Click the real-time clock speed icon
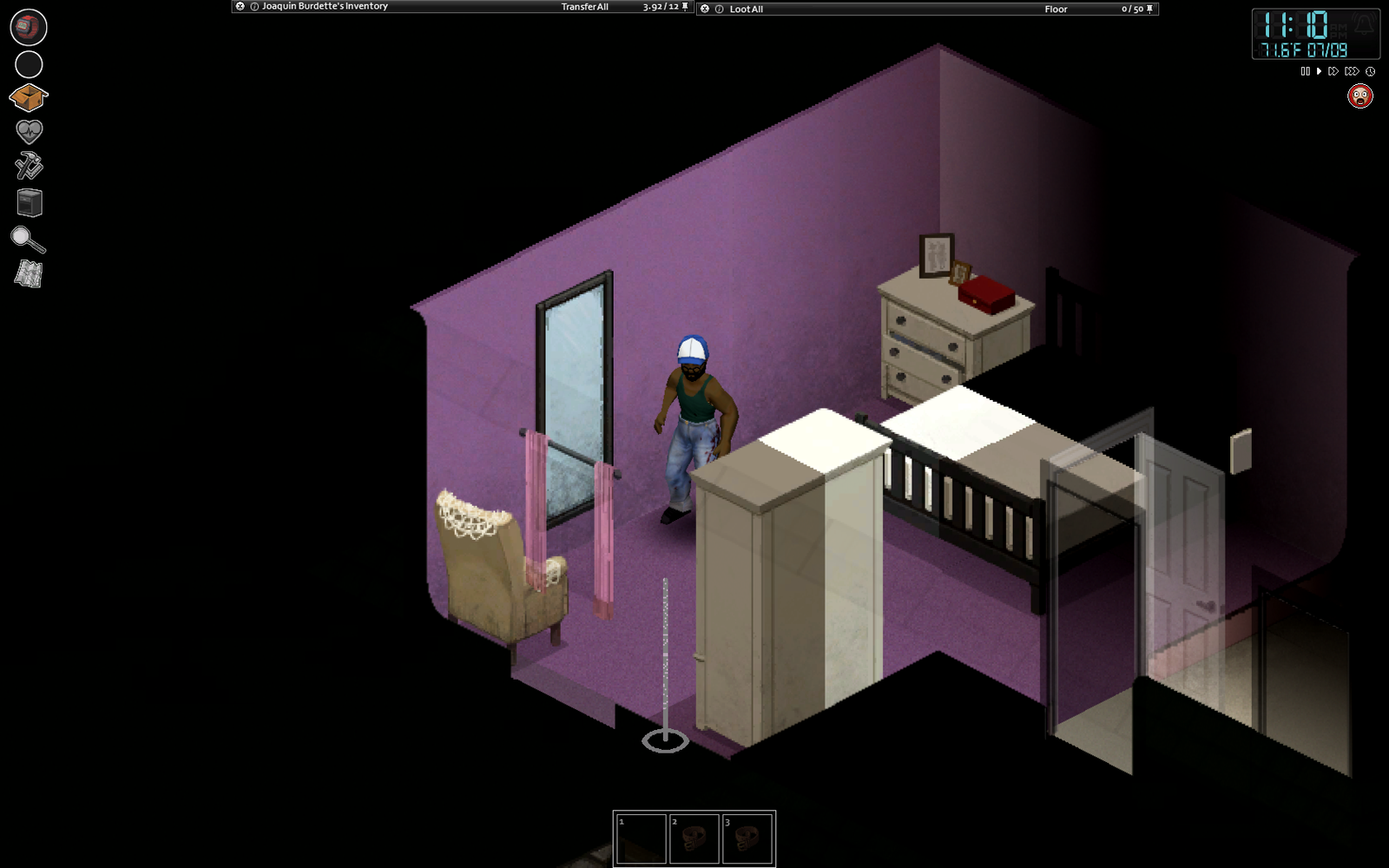Viewport: 1389px width, 868px height. (1370, 72)
